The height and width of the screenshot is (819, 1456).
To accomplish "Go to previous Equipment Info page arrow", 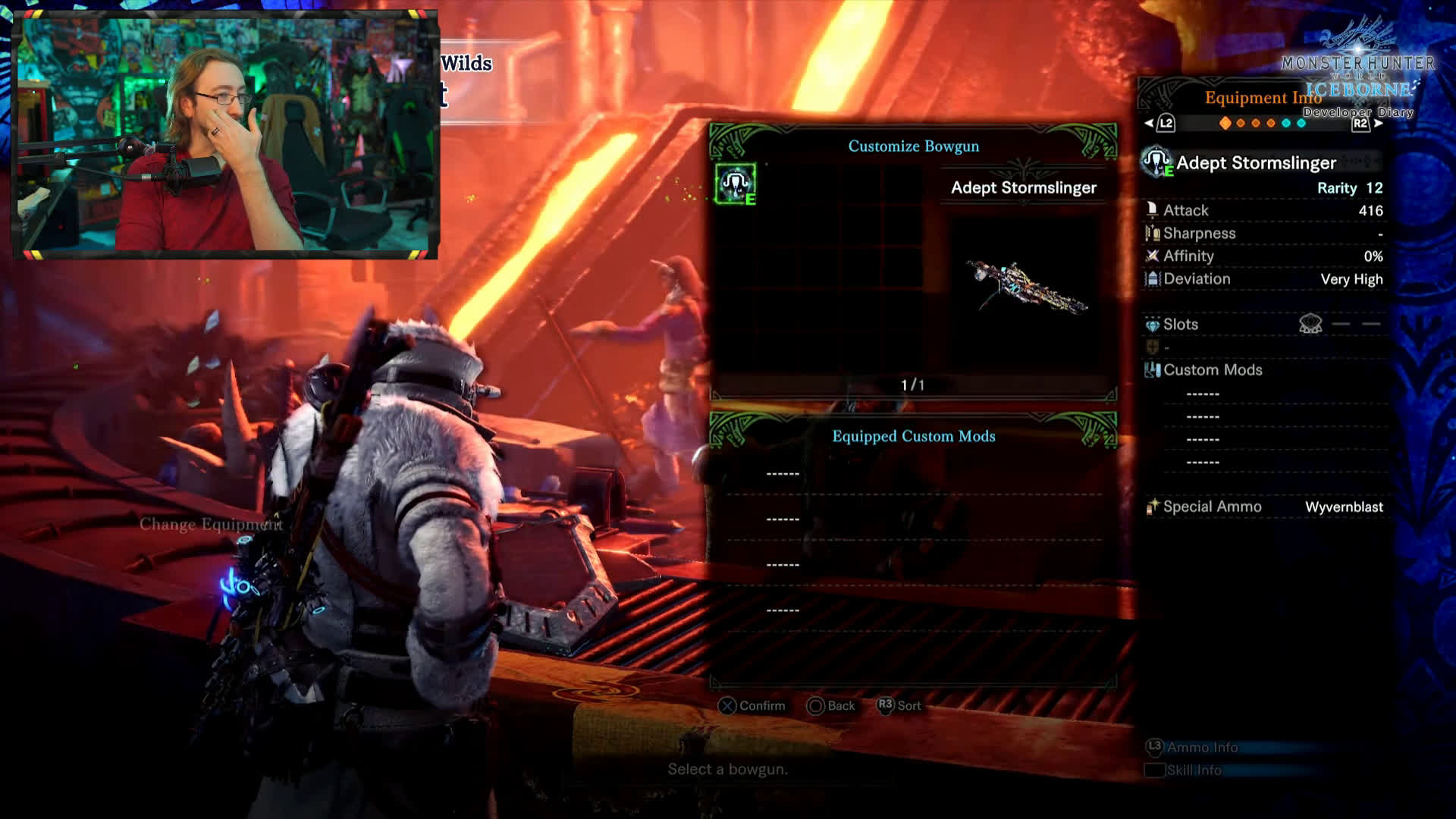I will point(1150,124).
